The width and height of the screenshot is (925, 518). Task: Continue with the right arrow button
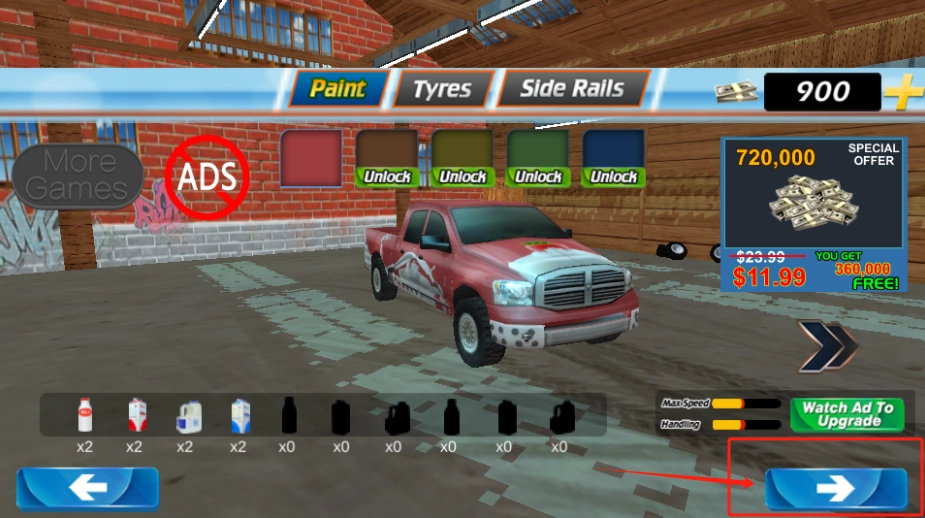click(835, 488)
